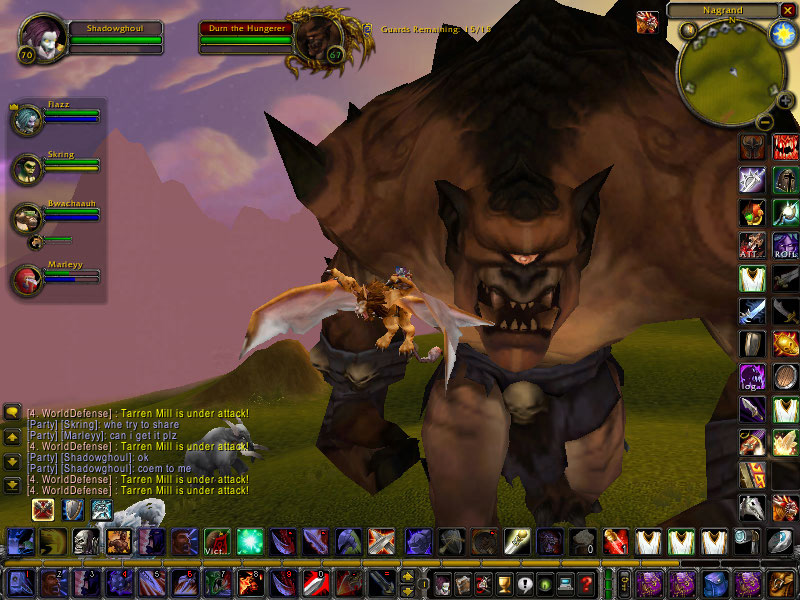The width and height of the screenshot is (800, 600).
Task: Zoom in on the minimap
Action: [785, 100]
